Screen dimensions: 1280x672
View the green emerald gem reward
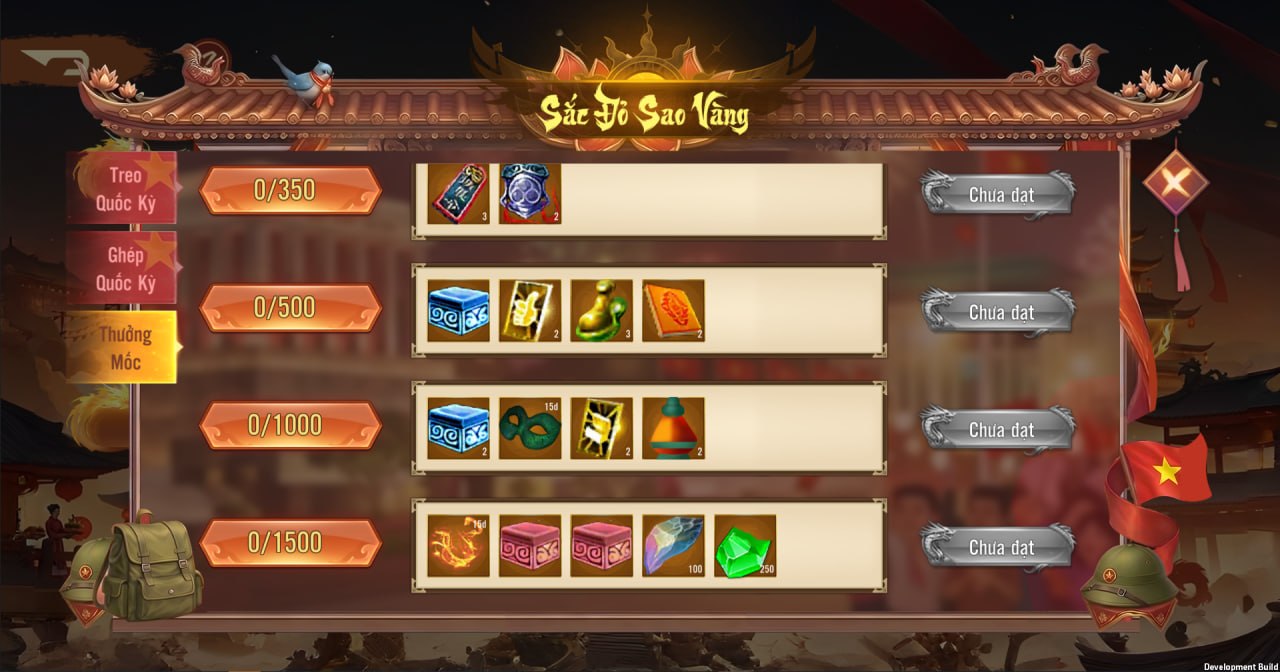click(x=744, y=546)
